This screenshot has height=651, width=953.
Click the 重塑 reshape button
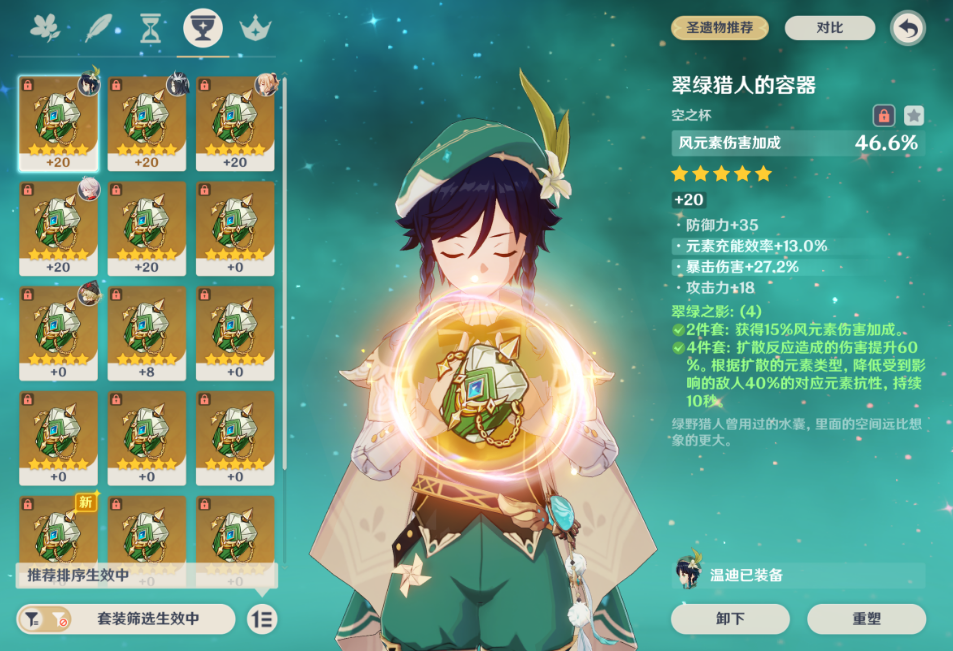click(867, 619)
